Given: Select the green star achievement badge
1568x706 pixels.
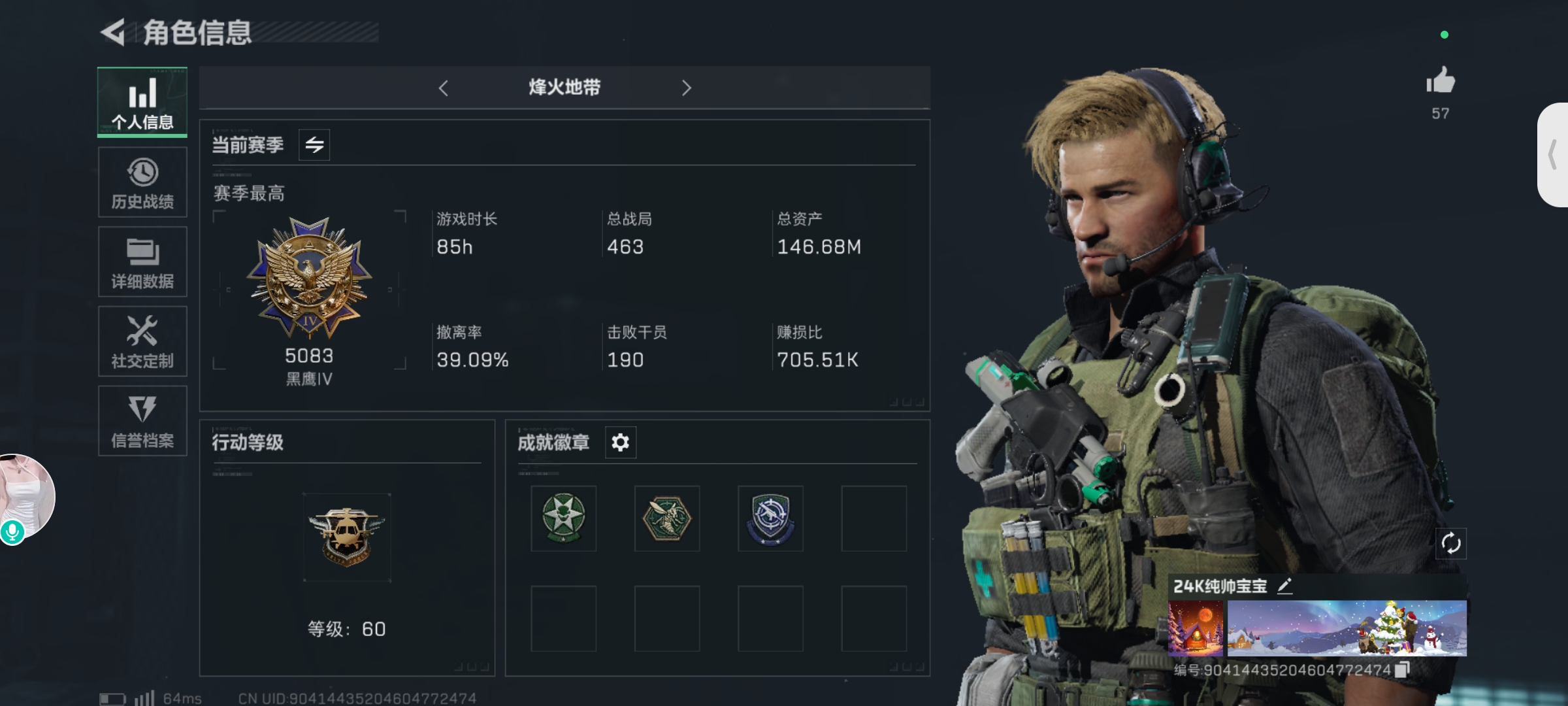Looking at the screenshot, I should pyautogui.click(x=563, y=518).
